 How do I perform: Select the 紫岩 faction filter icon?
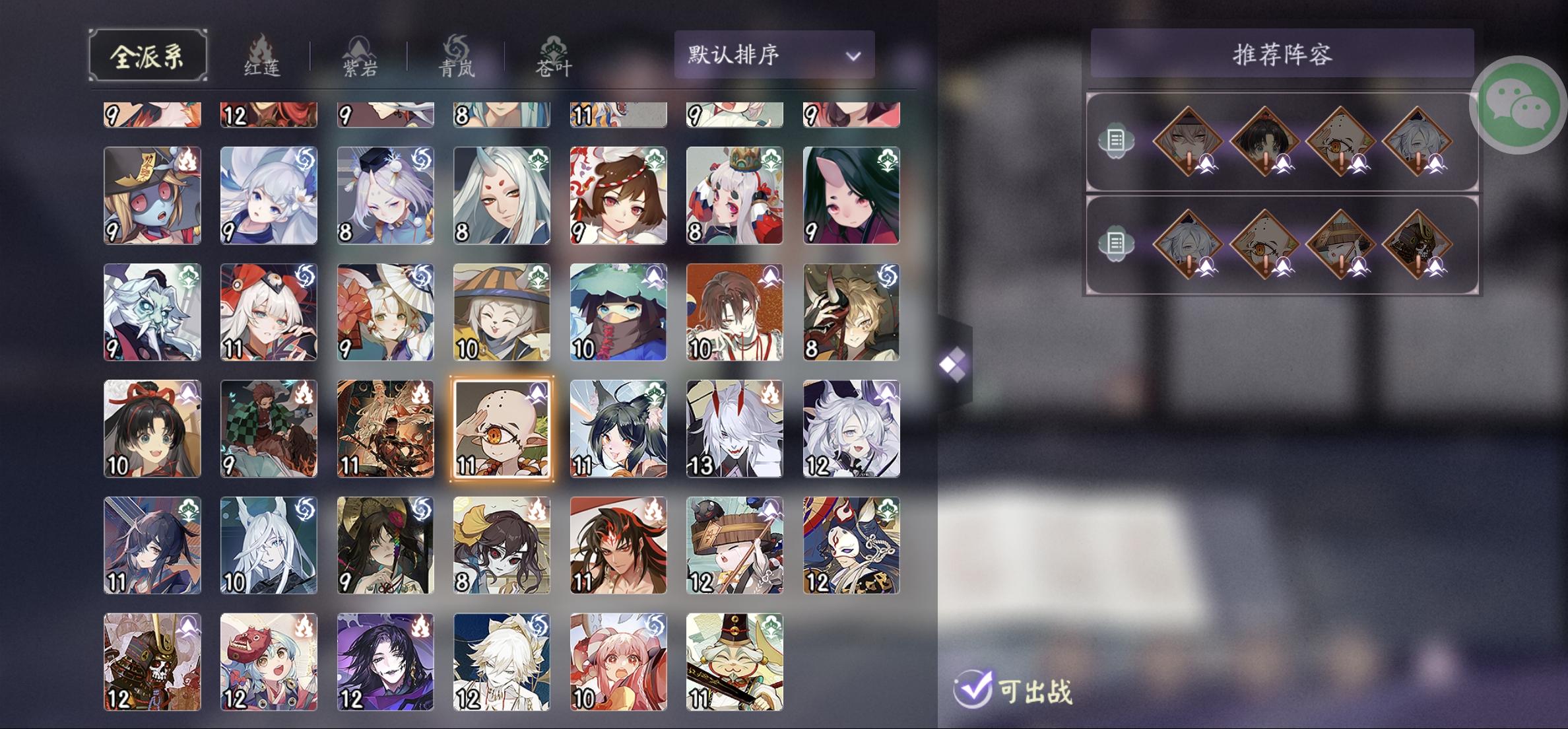click(x=358, y=54)
